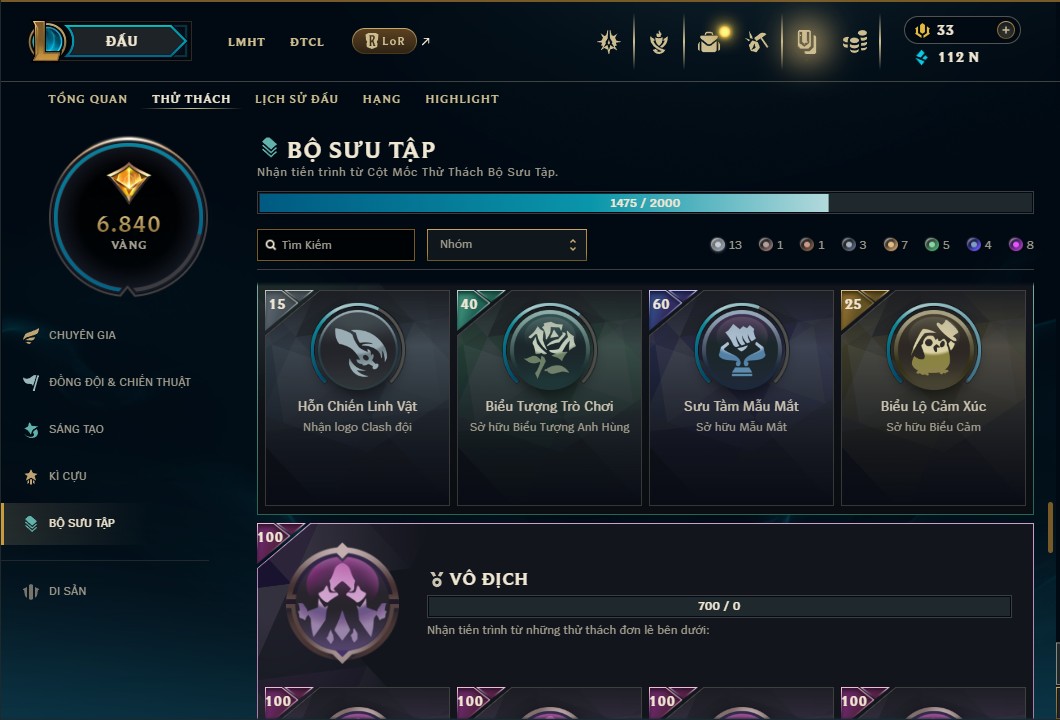Image resolution: width=1060 pixels, height=720 pixels.
Task: Open the LỊCH SỬ ĐẤU tab
Action: tap(296, 99)
